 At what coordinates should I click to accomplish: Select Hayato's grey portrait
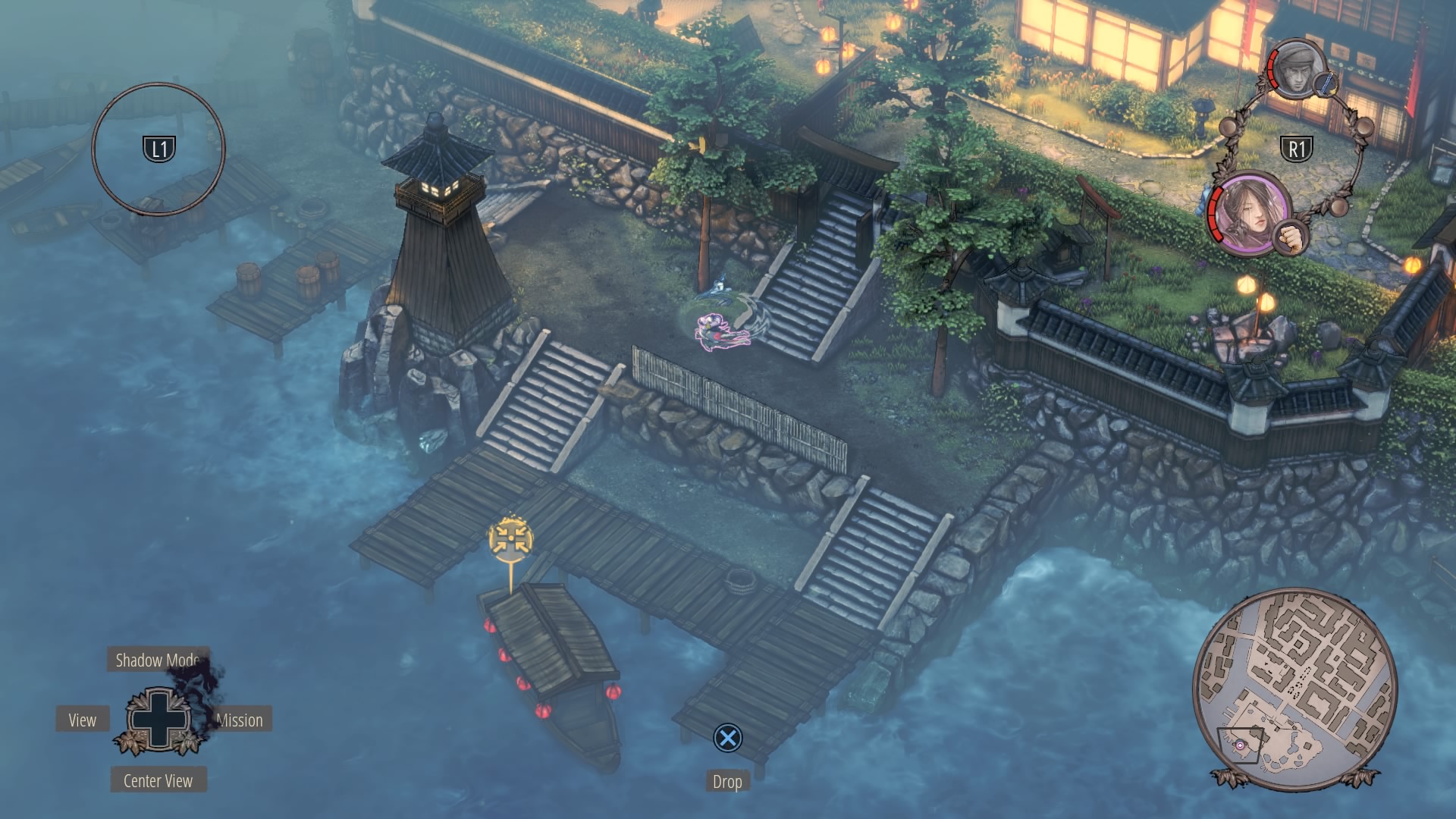1295,68
